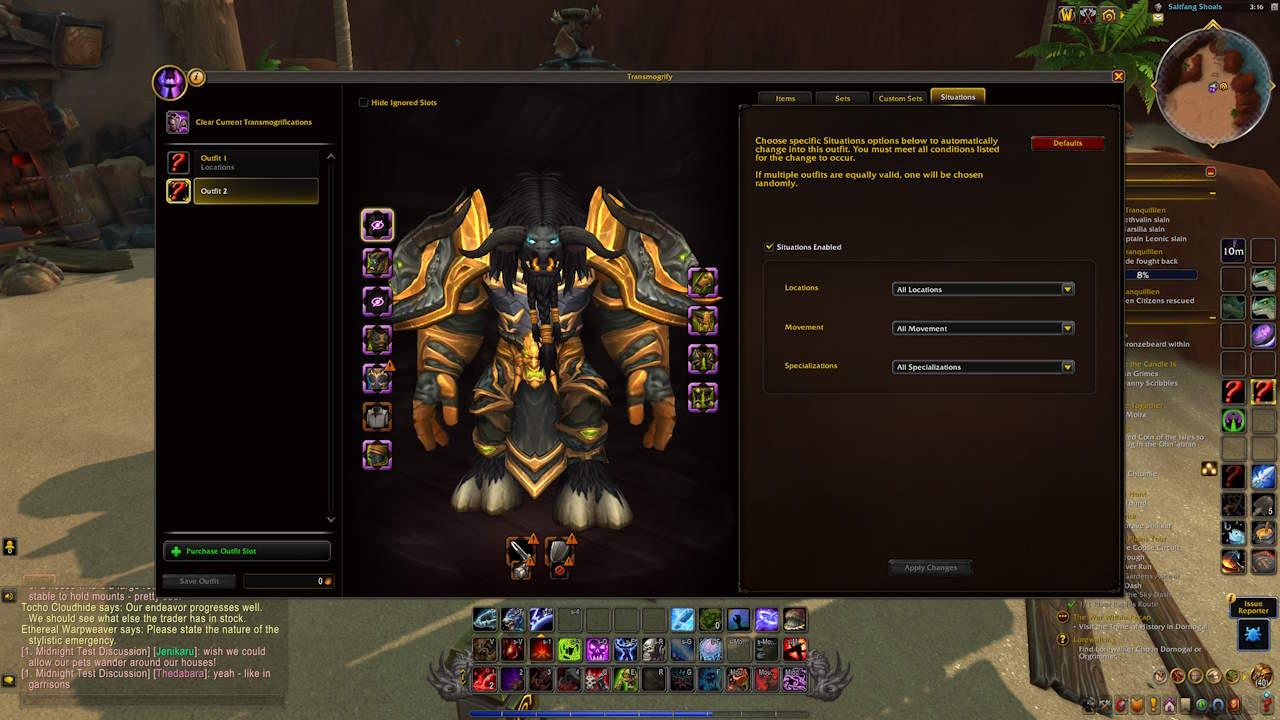Clear Current Transmogrifications
The image size is (1280, 720).
click(253, 122)
